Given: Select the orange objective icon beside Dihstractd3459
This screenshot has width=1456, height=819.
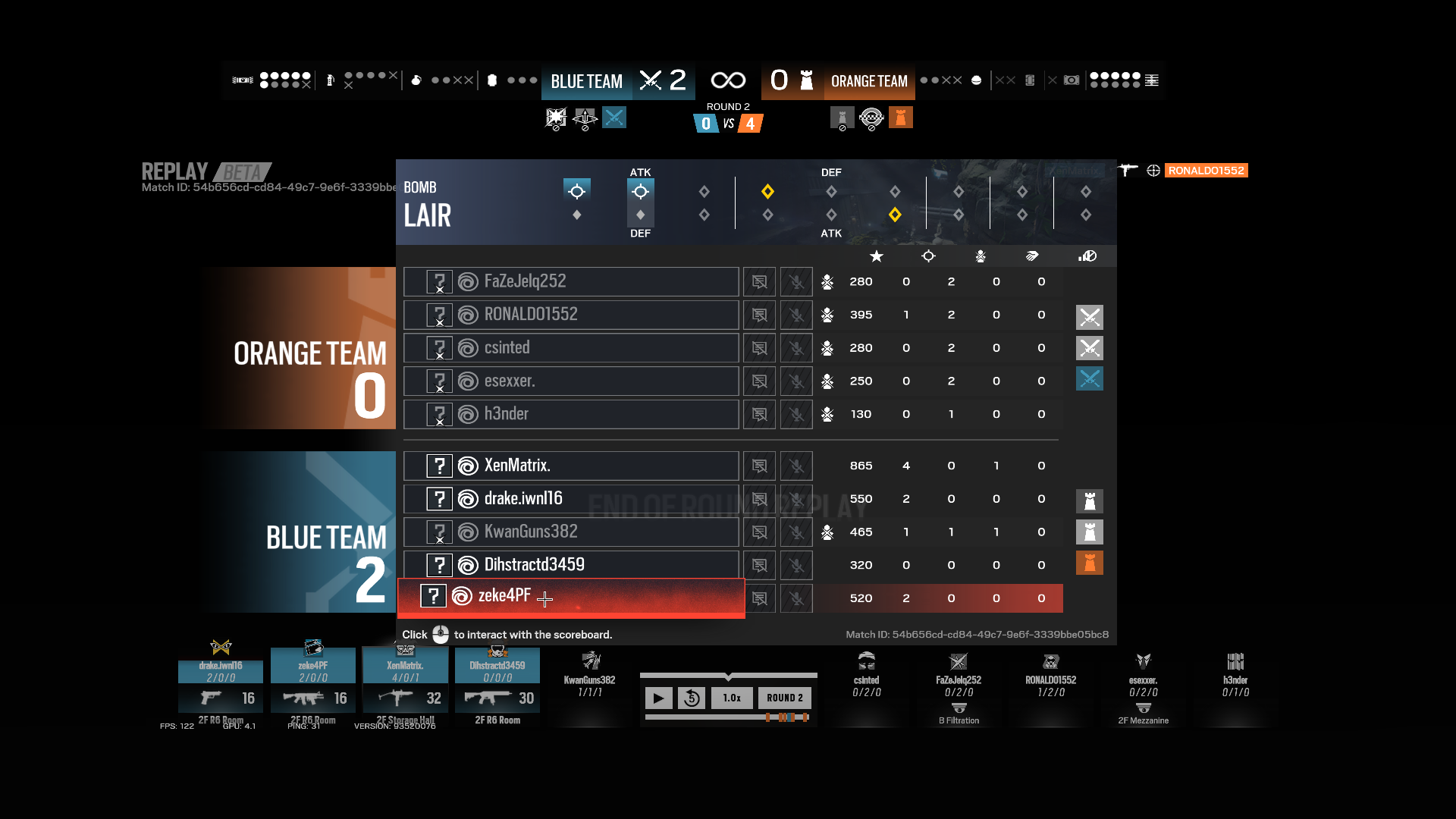Looking at the screenshot, I should point(1090,563).
